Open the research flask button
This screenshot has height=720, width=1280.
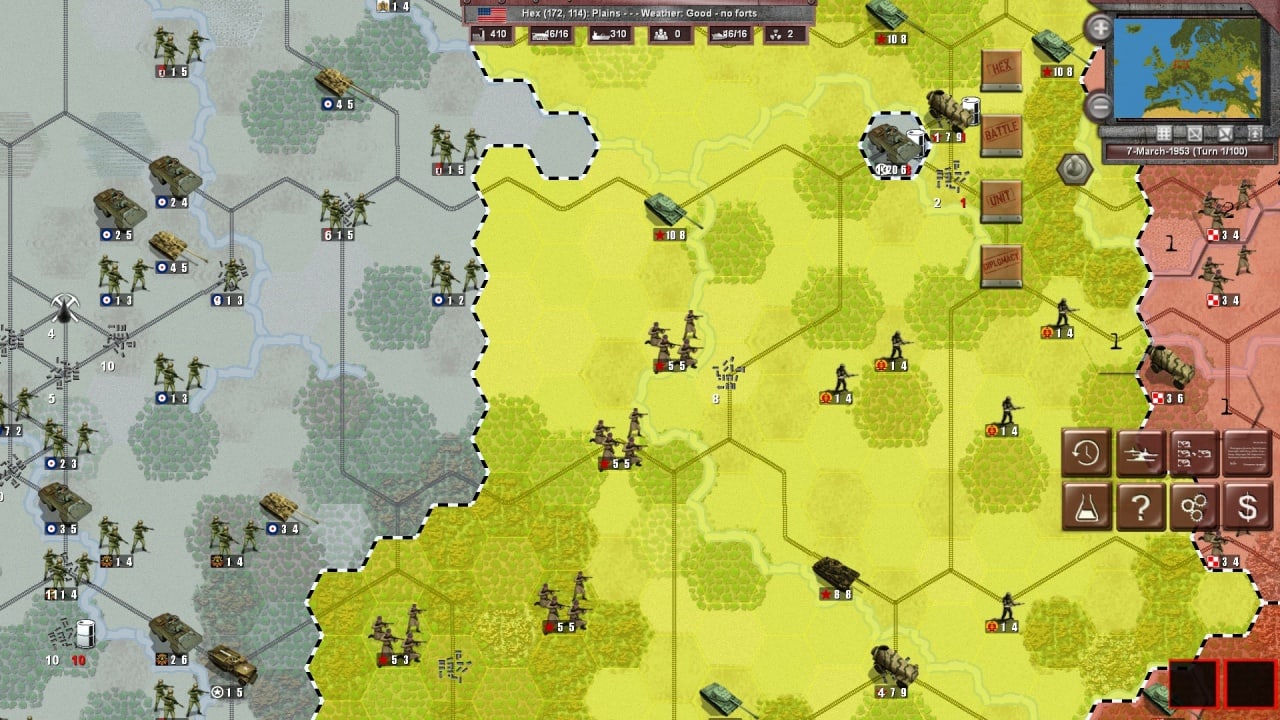tap(1086, 507)
